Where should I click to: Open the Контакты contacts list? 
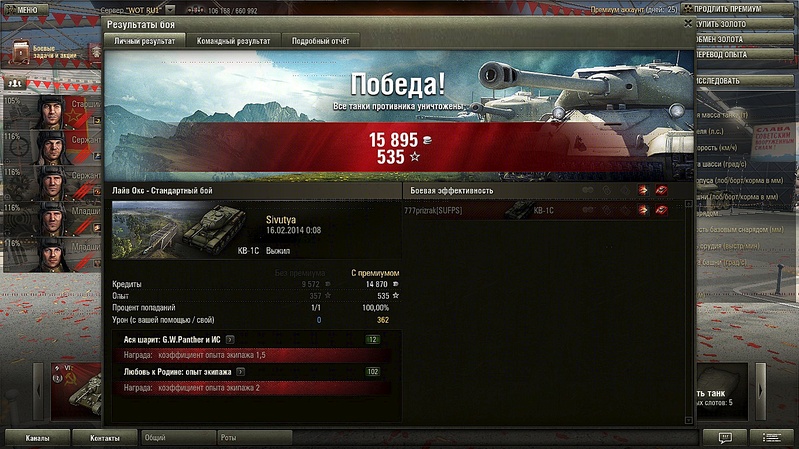click(105, 438)
